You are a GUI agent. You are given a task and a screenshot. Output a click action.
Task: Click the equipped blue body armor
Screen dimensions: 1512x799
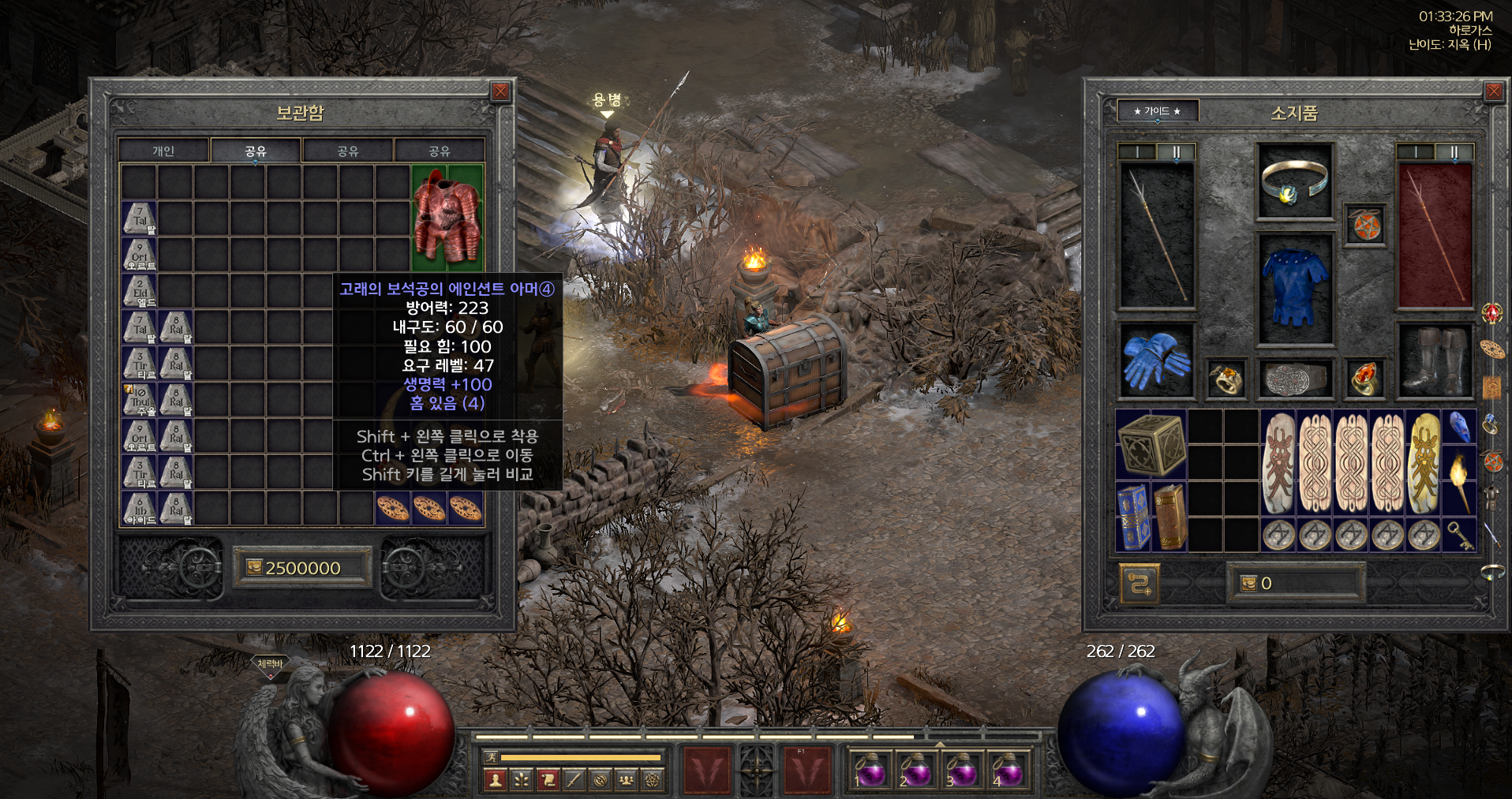(x=1294, y=288)
